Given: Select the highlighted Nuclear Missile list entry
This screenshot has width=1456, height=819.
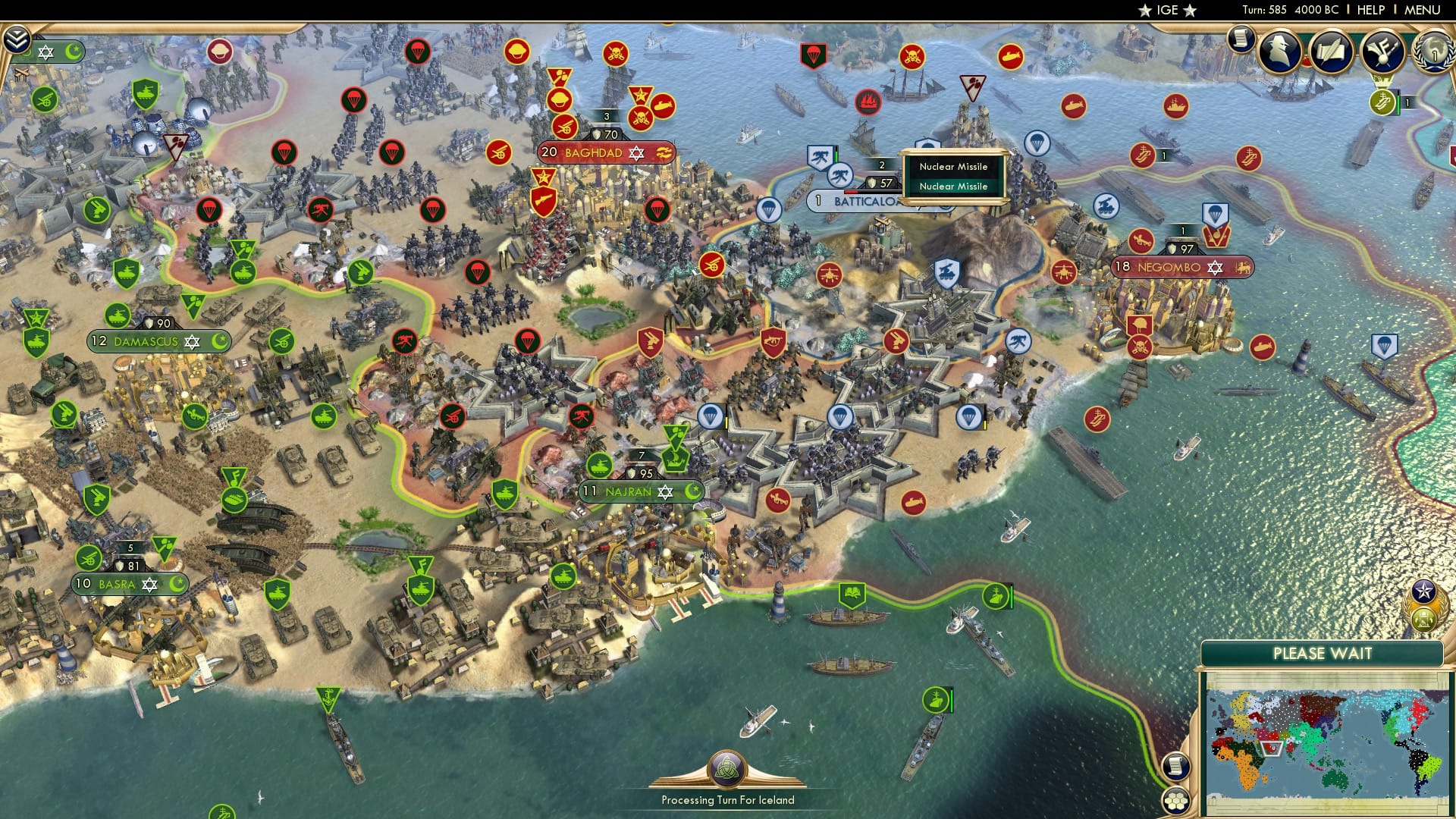Looking at the screenshot, I should (954, 186).
